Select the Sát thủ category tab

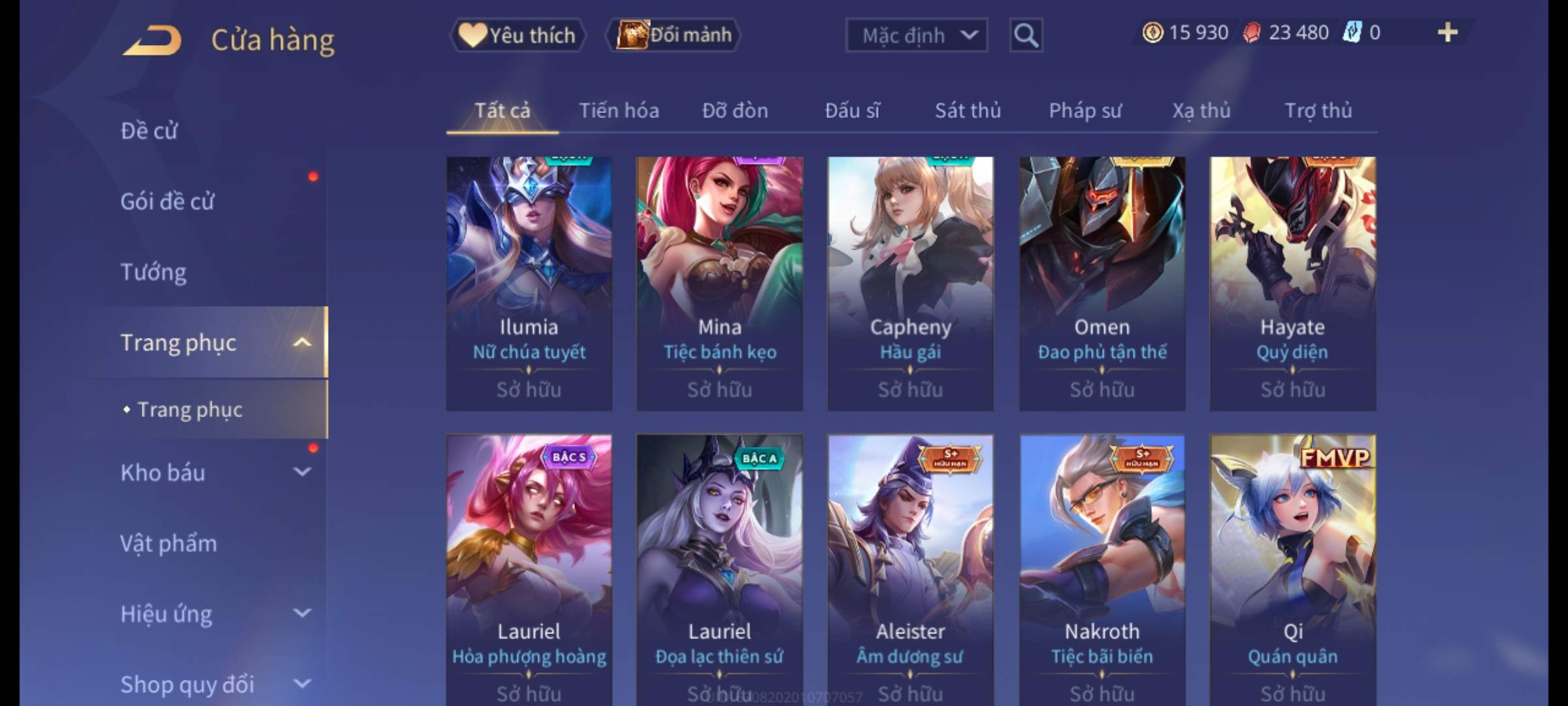[x=968, y=110]
